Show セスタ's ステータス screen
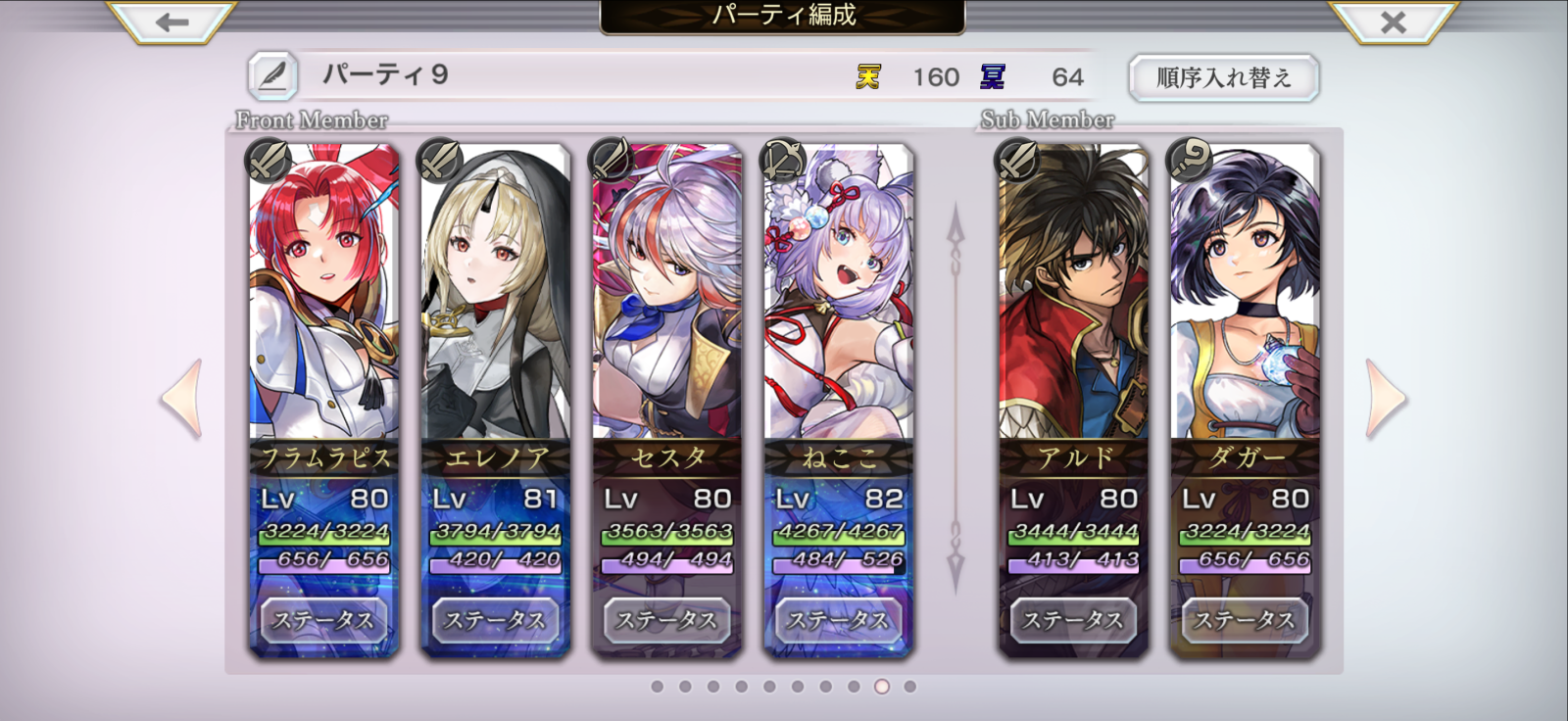 667,620
